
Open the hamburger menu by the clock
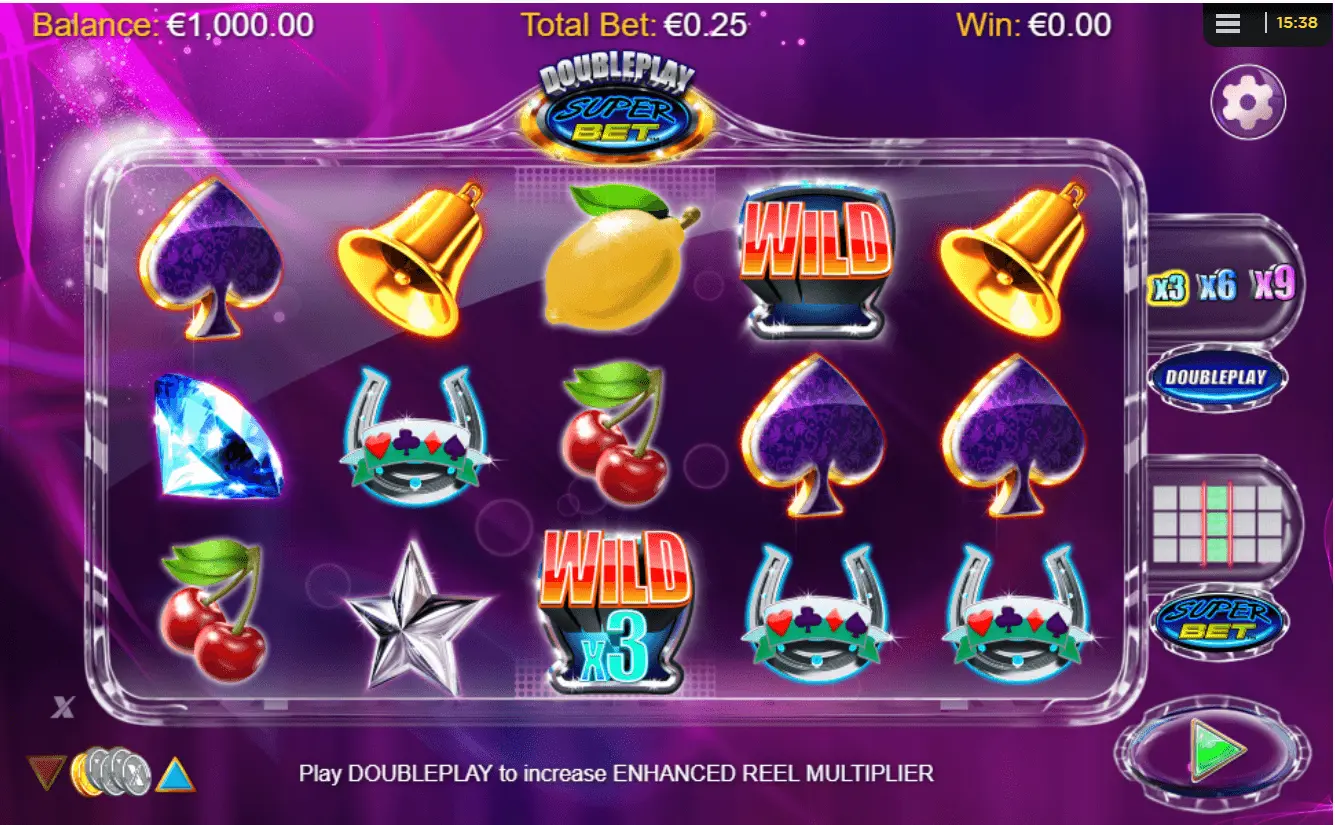click(x=1228, y=23)
